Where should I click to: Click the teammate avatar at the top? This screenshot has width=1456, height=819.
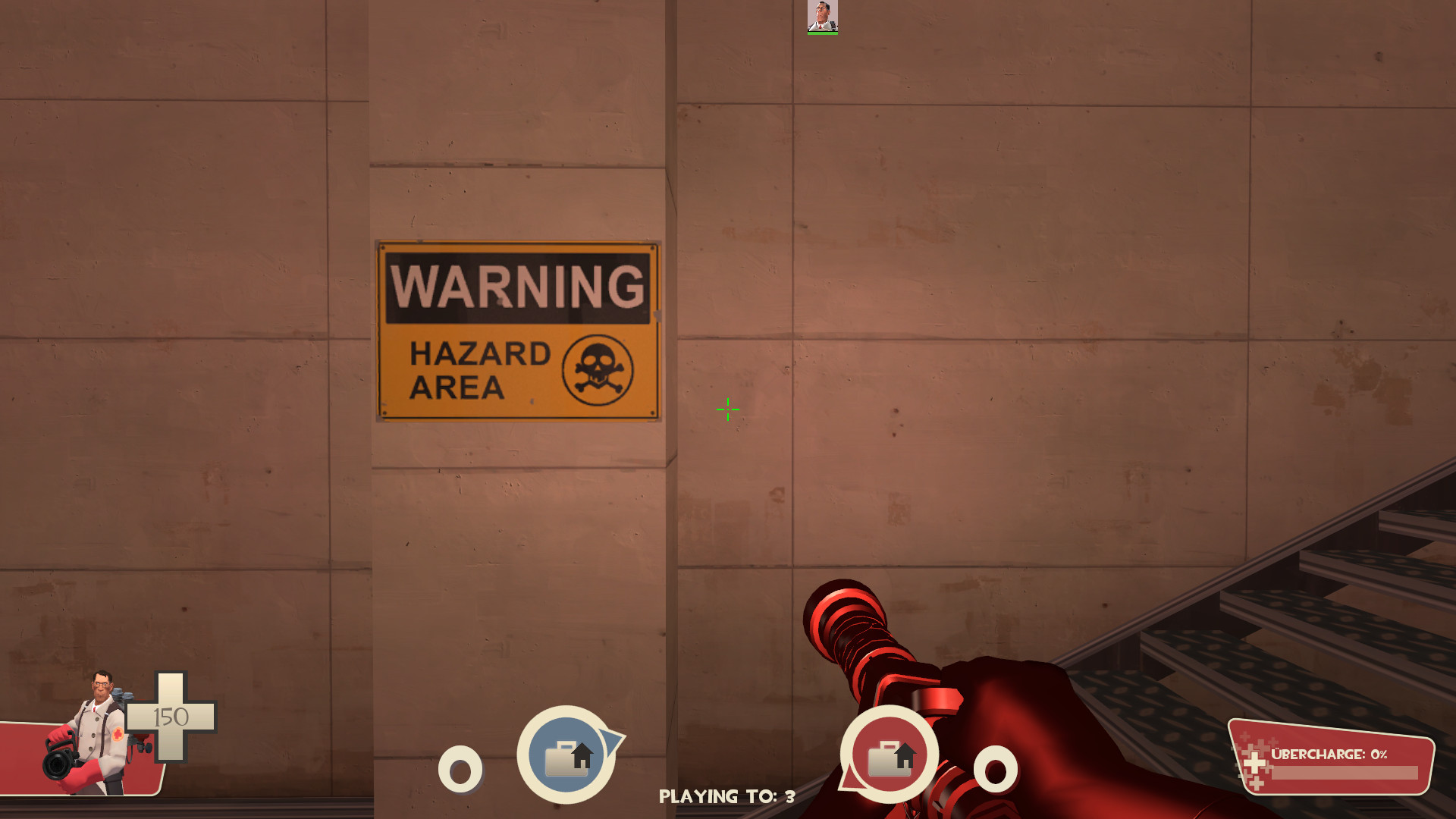pyautogui.click(x=821, y=17)
